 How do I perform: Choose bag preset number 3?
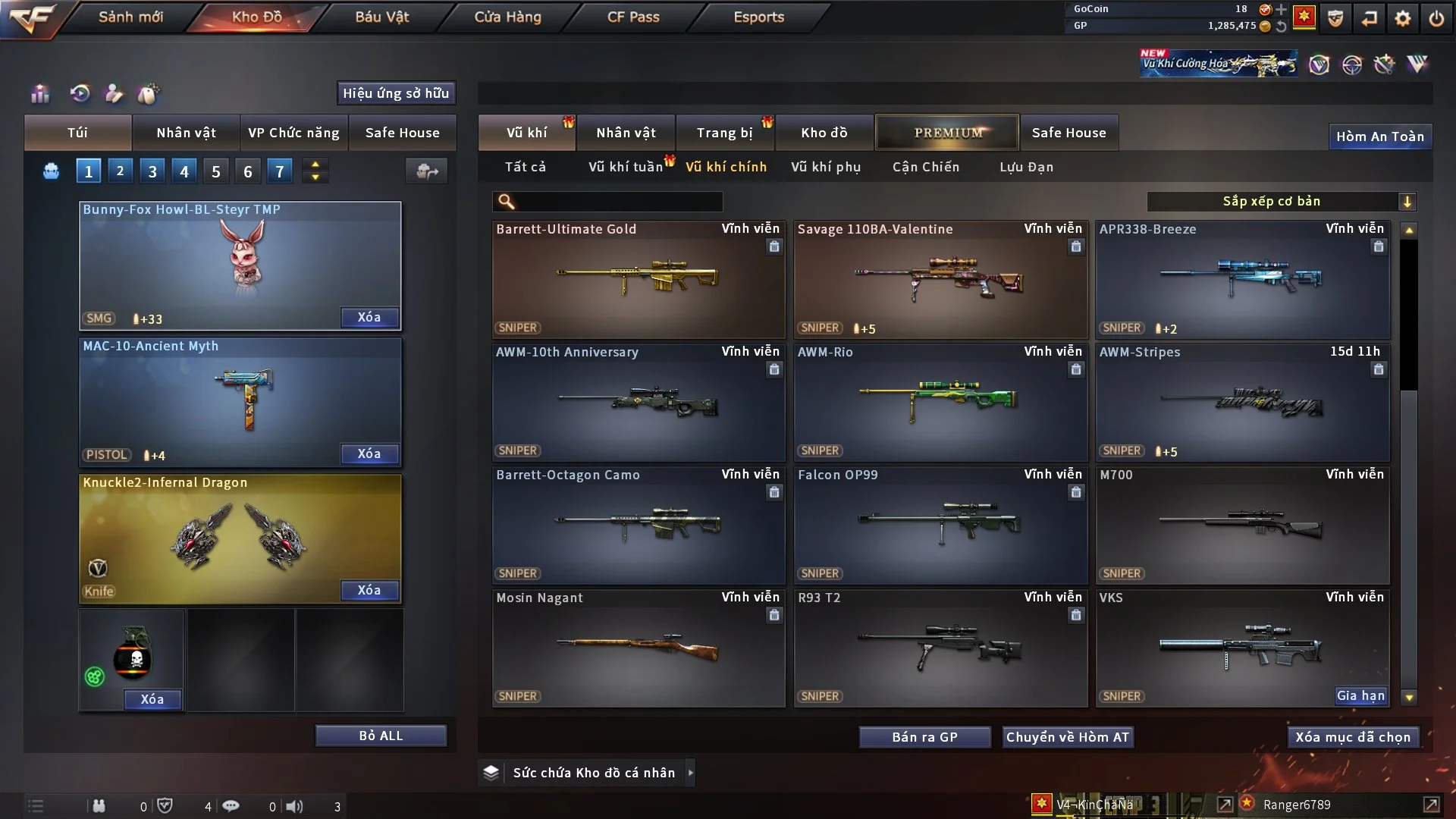click(152, 171)
